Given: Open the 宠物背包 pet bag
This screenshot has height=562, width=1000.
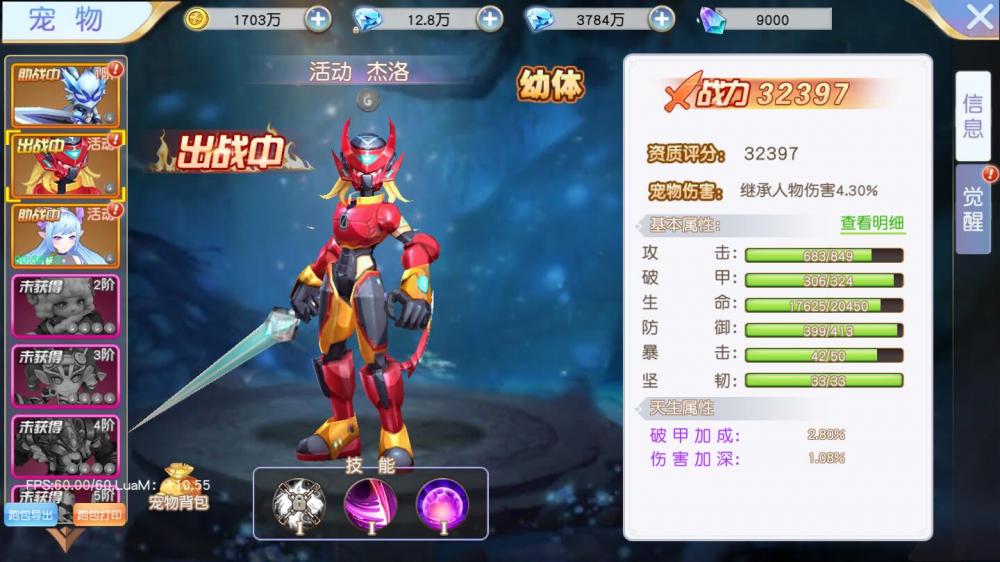Looking at the screenshot, I should [x=179, y=488].
